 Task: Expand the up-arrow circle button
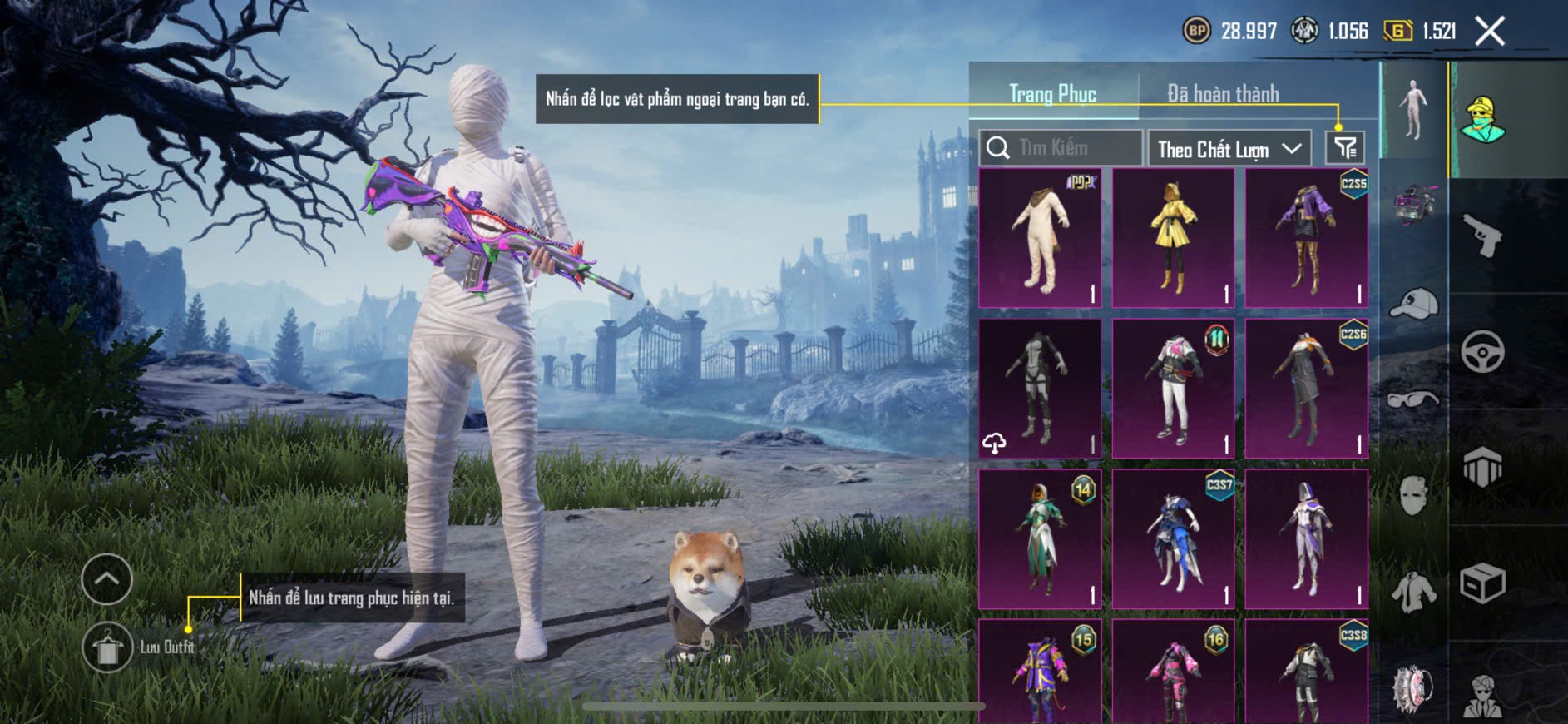(107, 578)
